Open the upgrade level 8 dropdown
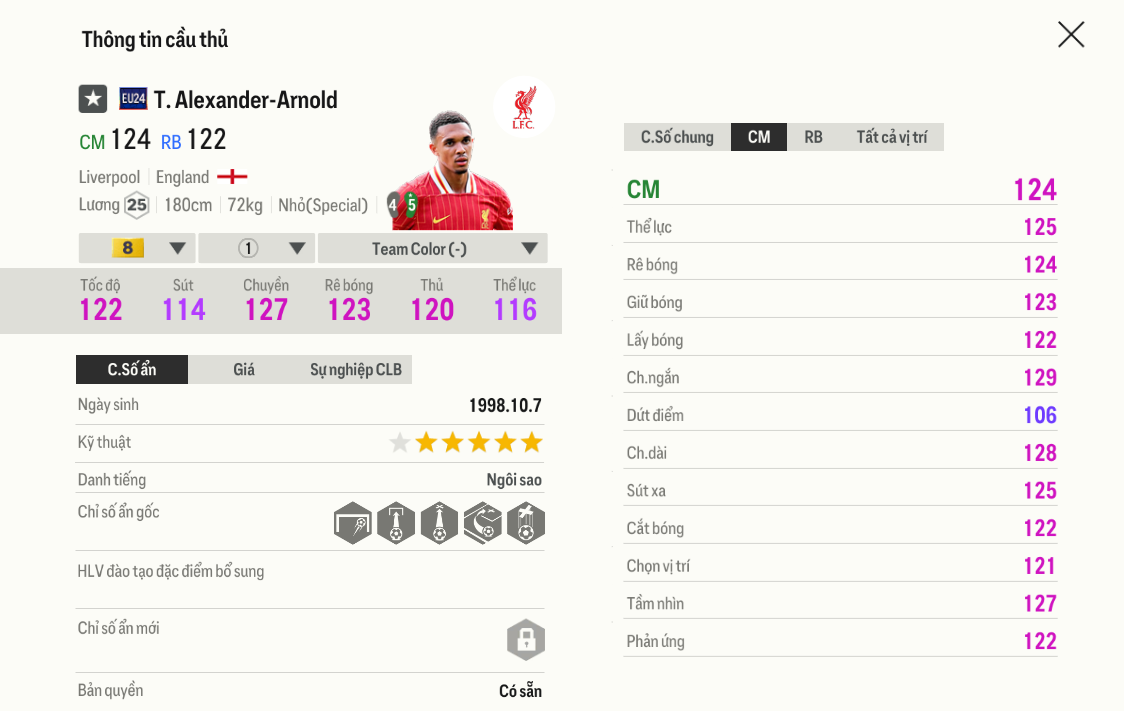Viewport: 1124px width, 711px height. 137,248
